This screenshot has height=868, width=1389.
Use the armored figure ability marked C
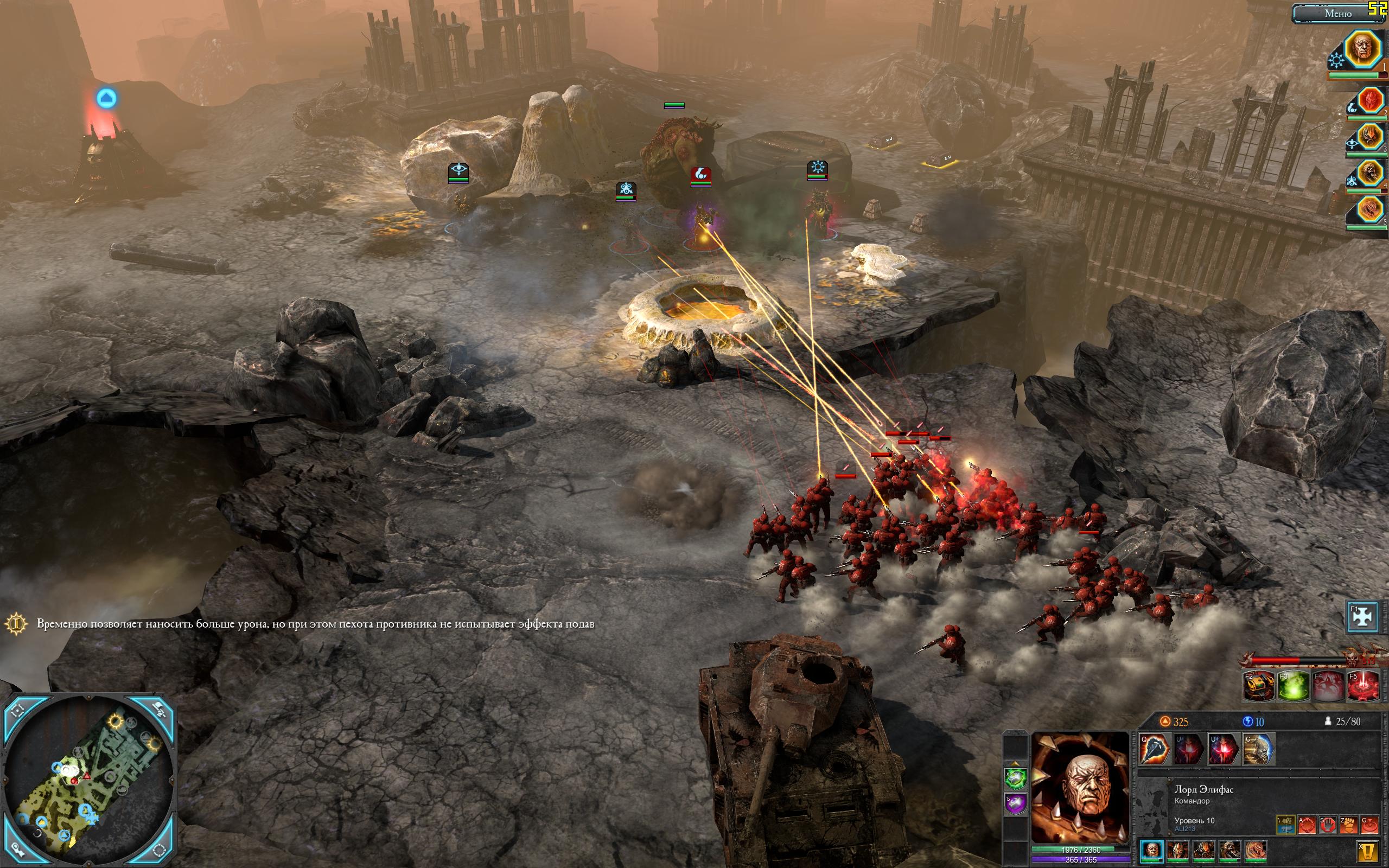pos(1258,749)
